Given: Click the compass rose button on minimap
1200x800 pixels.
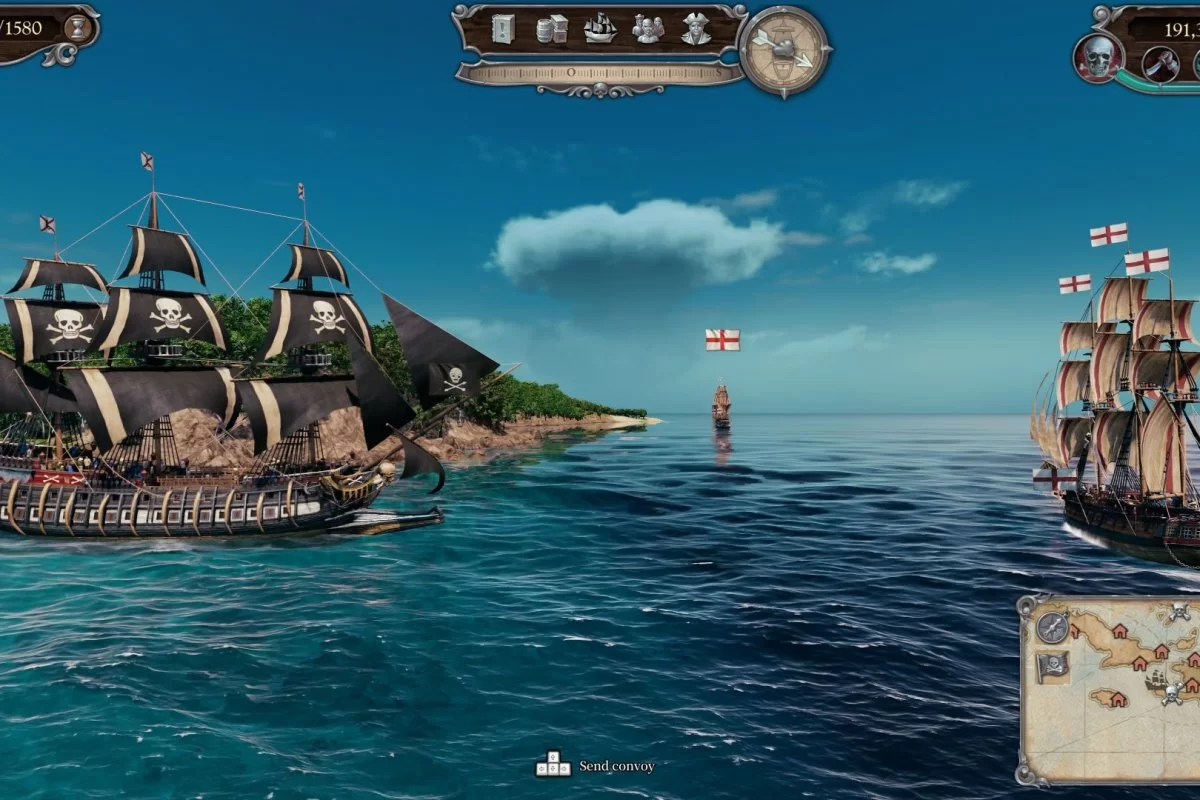Looking at the screenshot, I should (1052, 627).
